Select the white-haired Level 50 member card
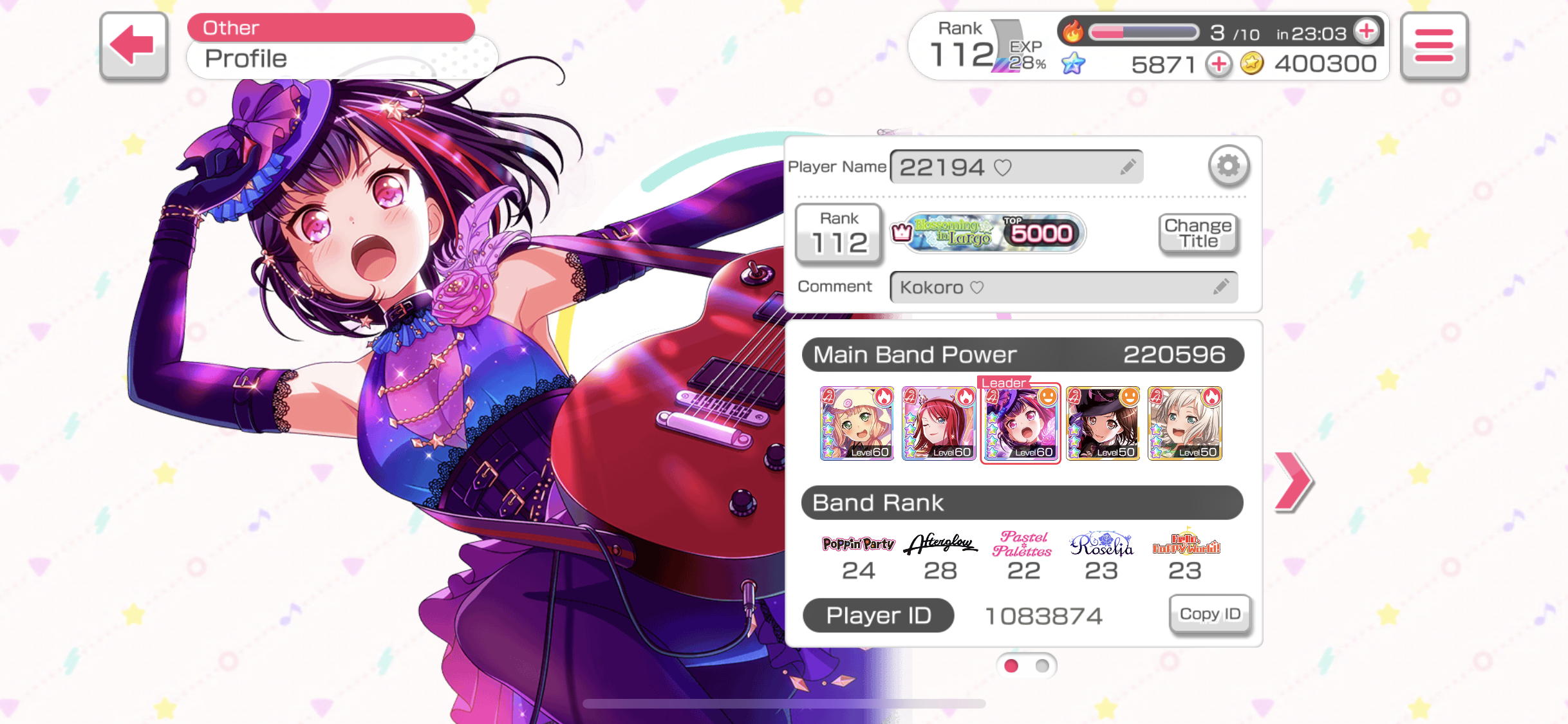Screen dimensions: 1568x724 coord(1184,423)
